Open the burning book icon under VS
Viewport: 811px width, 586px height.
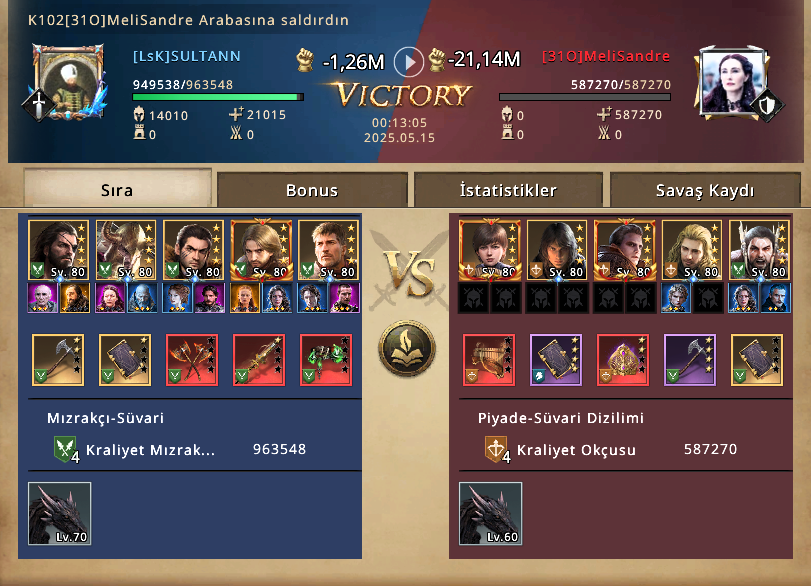pos(405,348)
